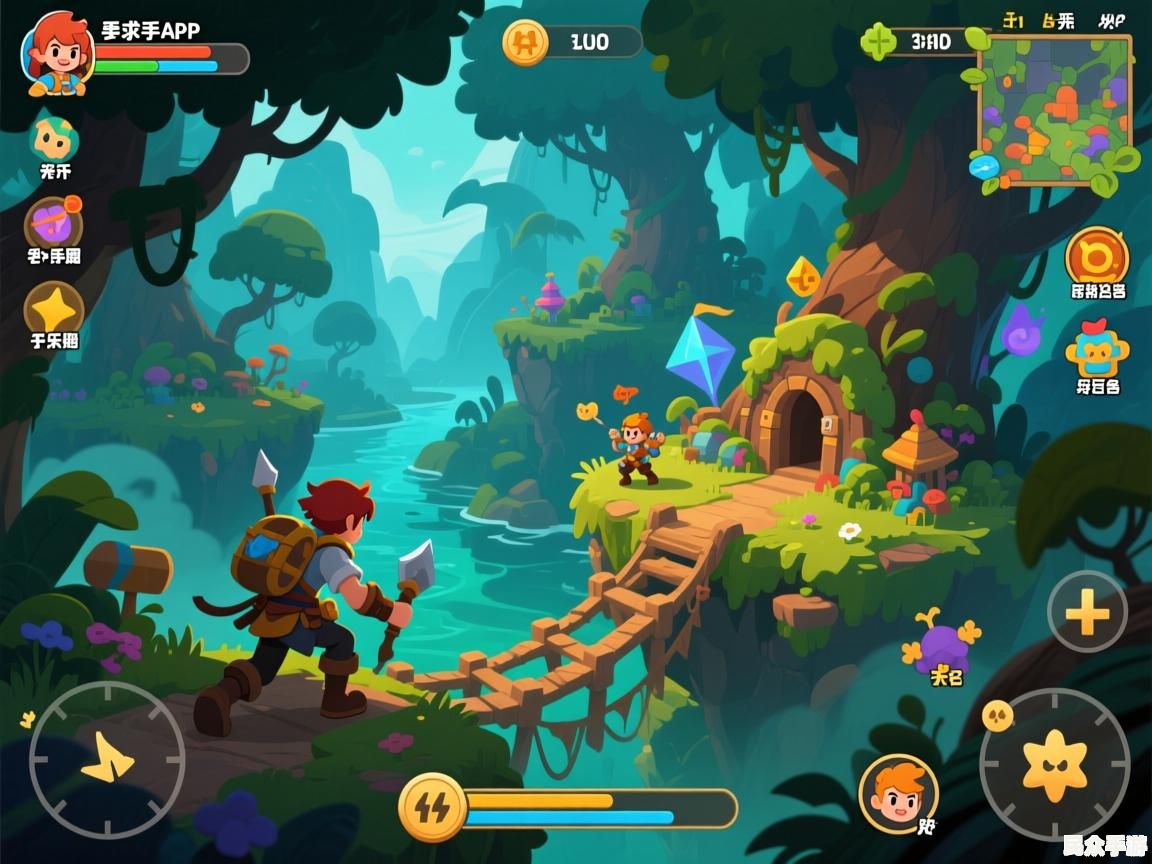The image size is (1152, 864).
Task: Tap the green clover resource icon
Action: (880, 42)
